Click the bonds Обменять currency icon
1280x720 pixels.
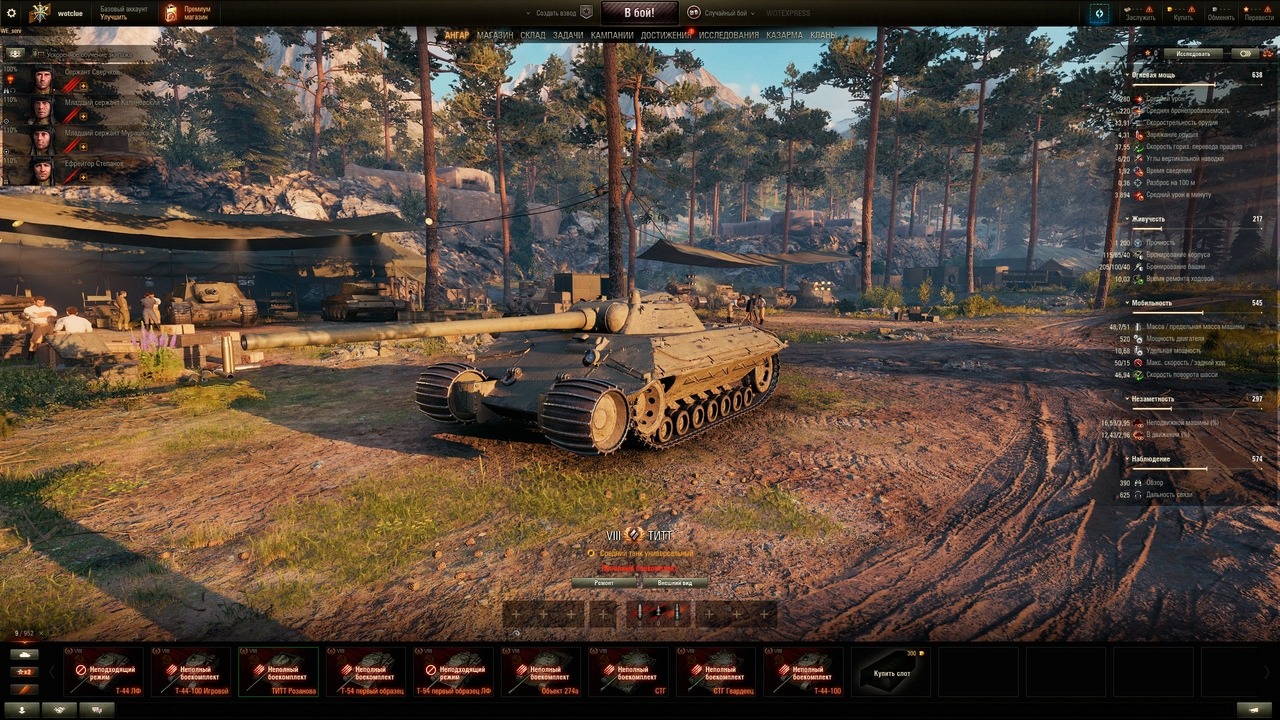point(1212,9)
